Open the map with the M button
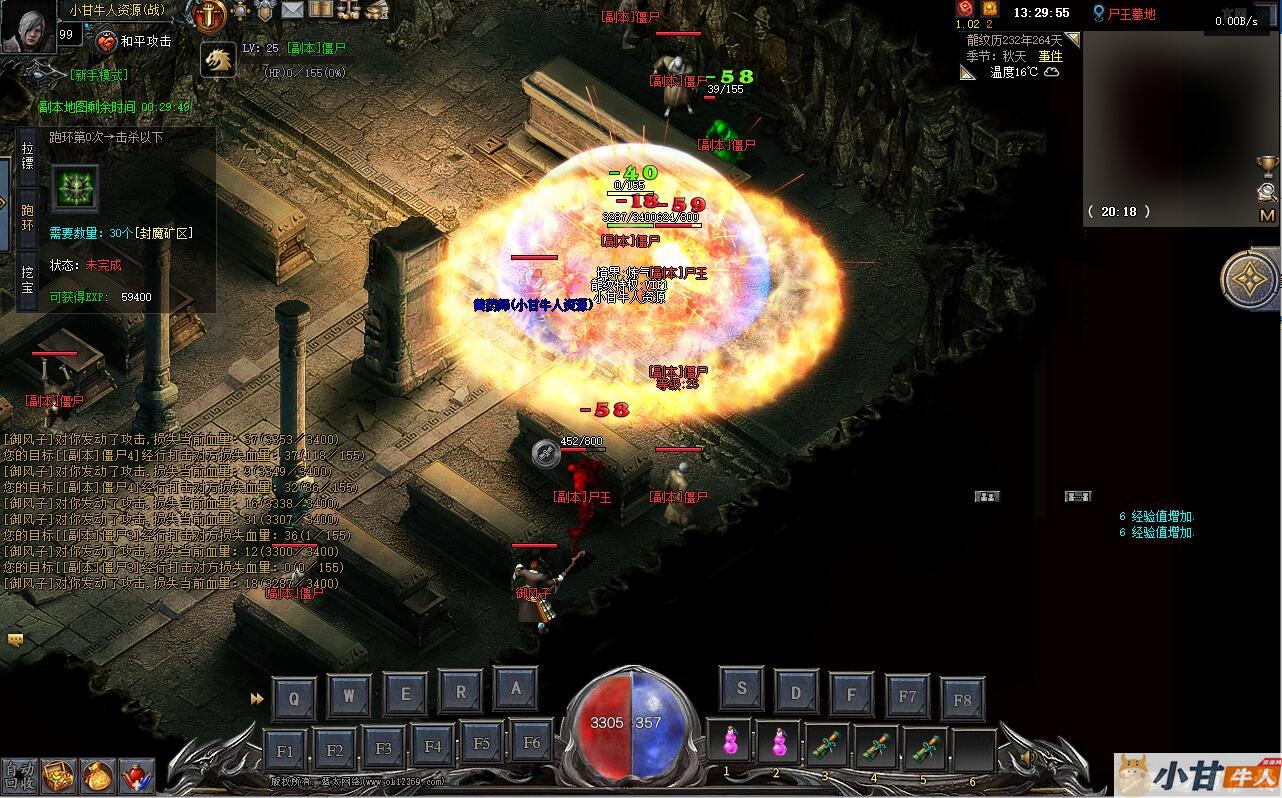 pos(1267,215)
